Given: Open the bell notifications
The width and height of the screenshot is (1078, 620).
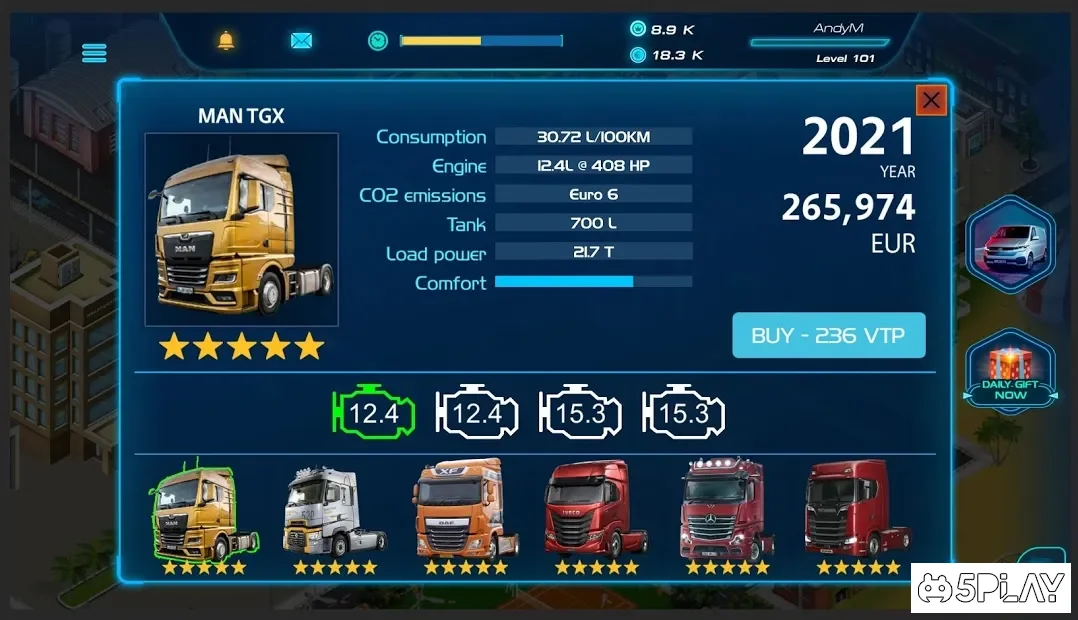Looking at the screenshot, I should click(227, 41).
